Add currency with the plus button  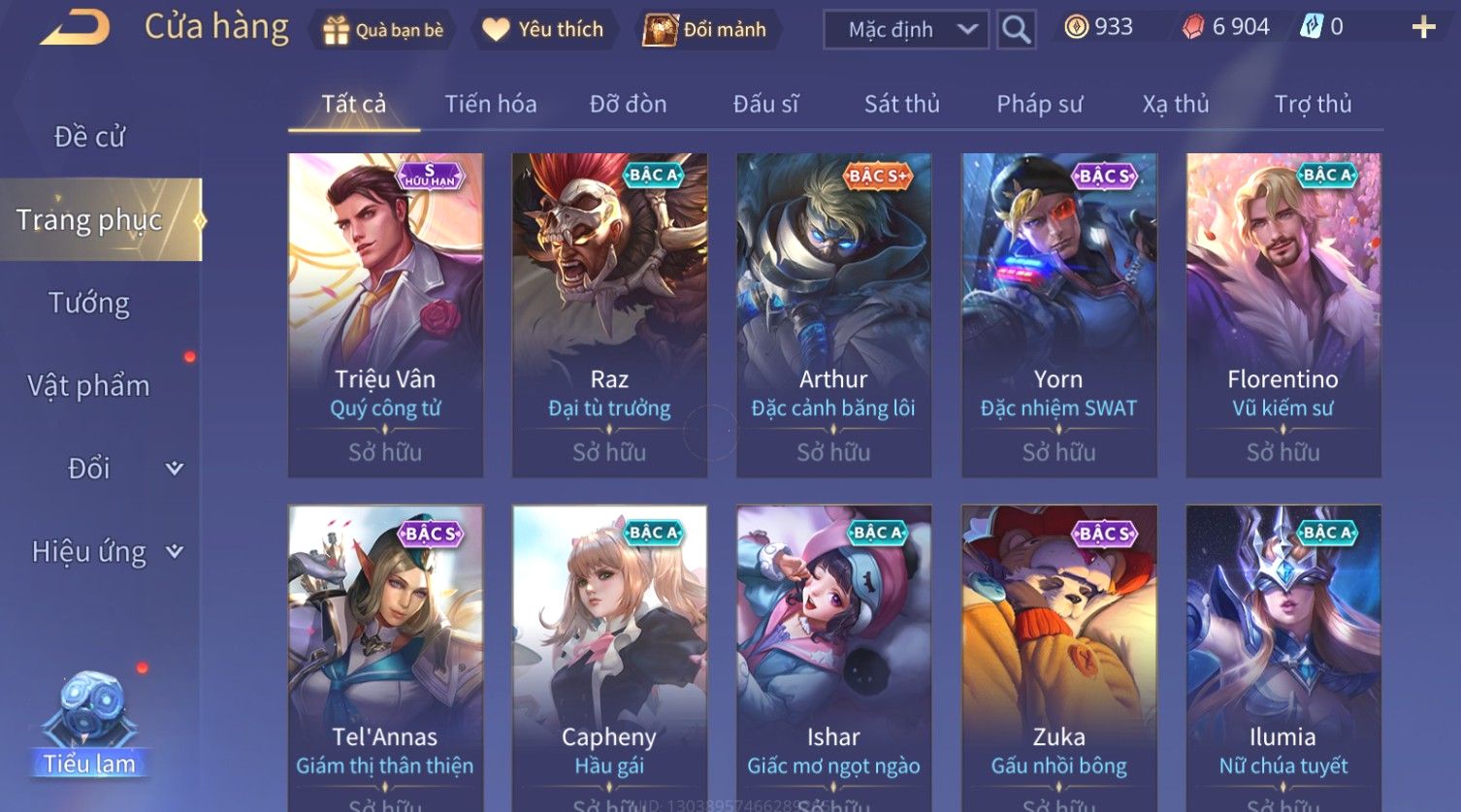(x=1422, y=27)
